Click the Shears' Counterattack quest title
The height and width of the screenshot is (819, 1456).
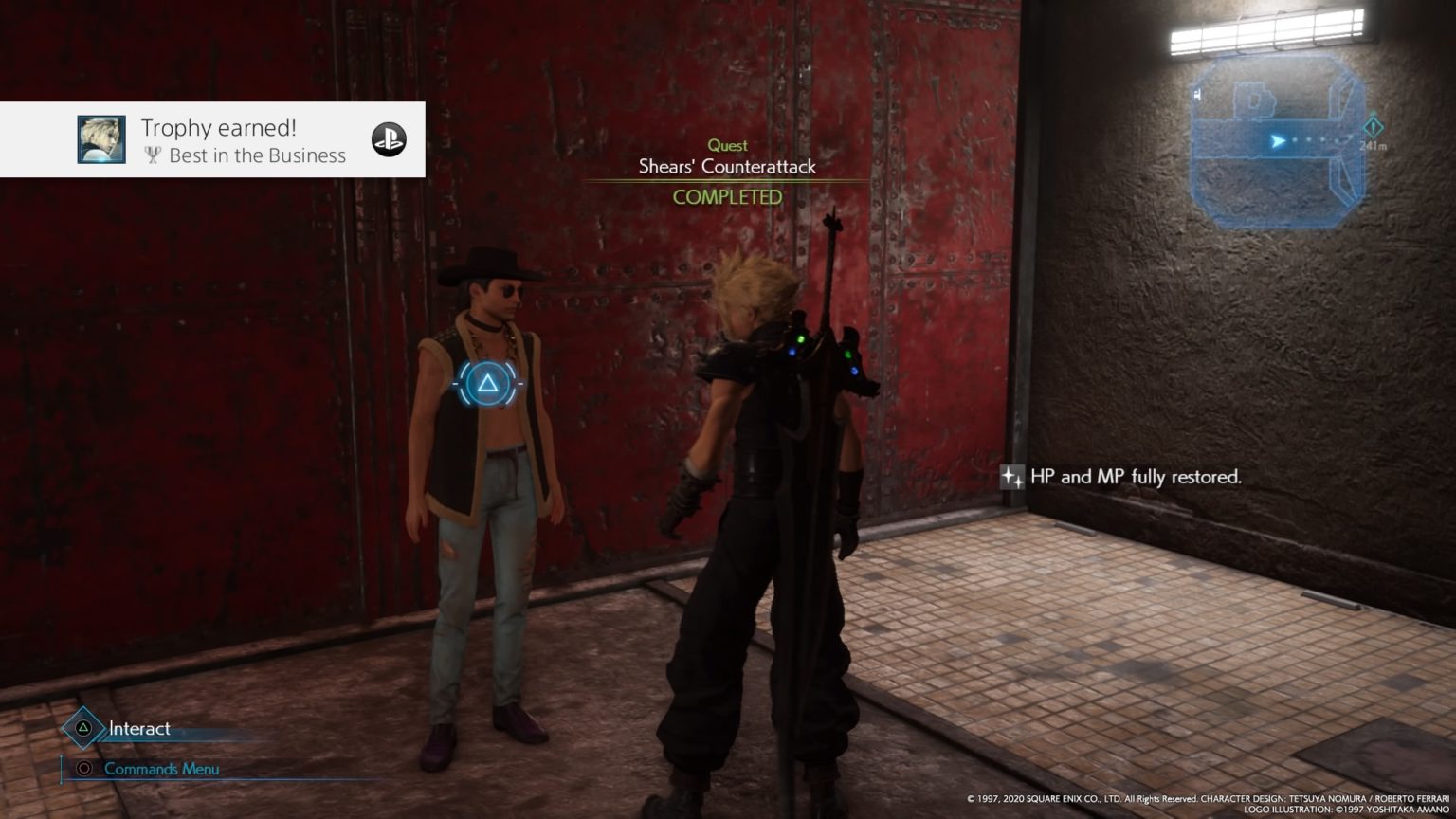point(727,166)
